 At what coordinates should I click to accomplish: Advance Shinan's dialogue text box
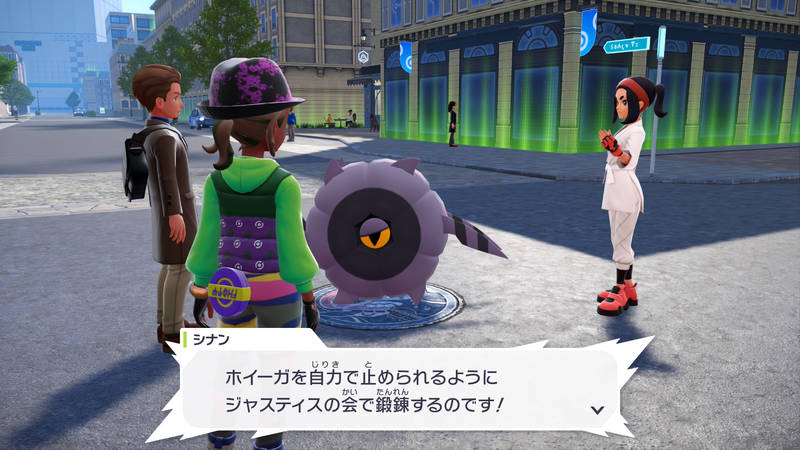pyautogui.click(x=398, y=391)
